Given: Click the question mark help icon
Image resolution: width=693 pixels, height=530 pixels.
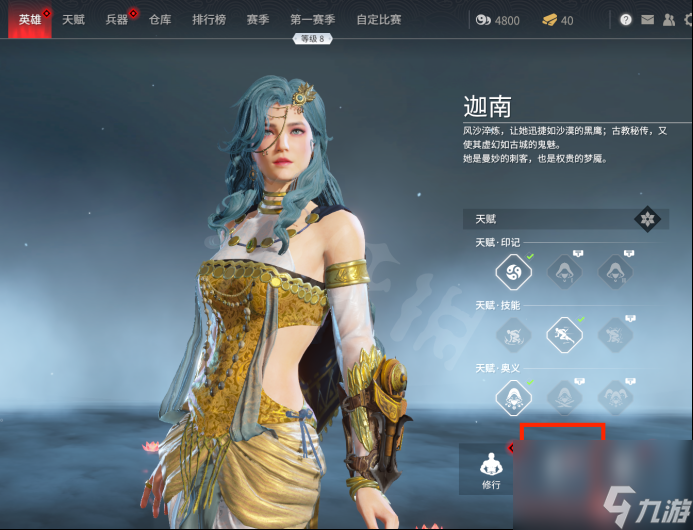Looking at the screenshot, I should coord(626,19).
